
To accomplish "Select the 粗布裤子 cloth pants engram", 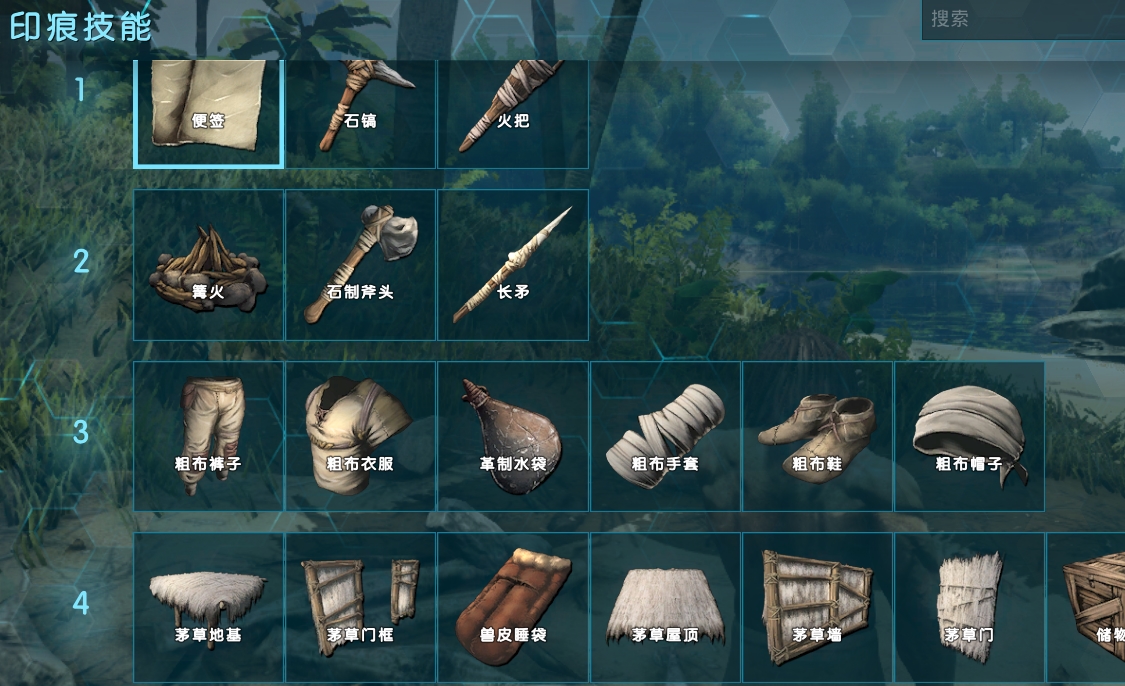I will pyautogui.click(x=209, y=437).
